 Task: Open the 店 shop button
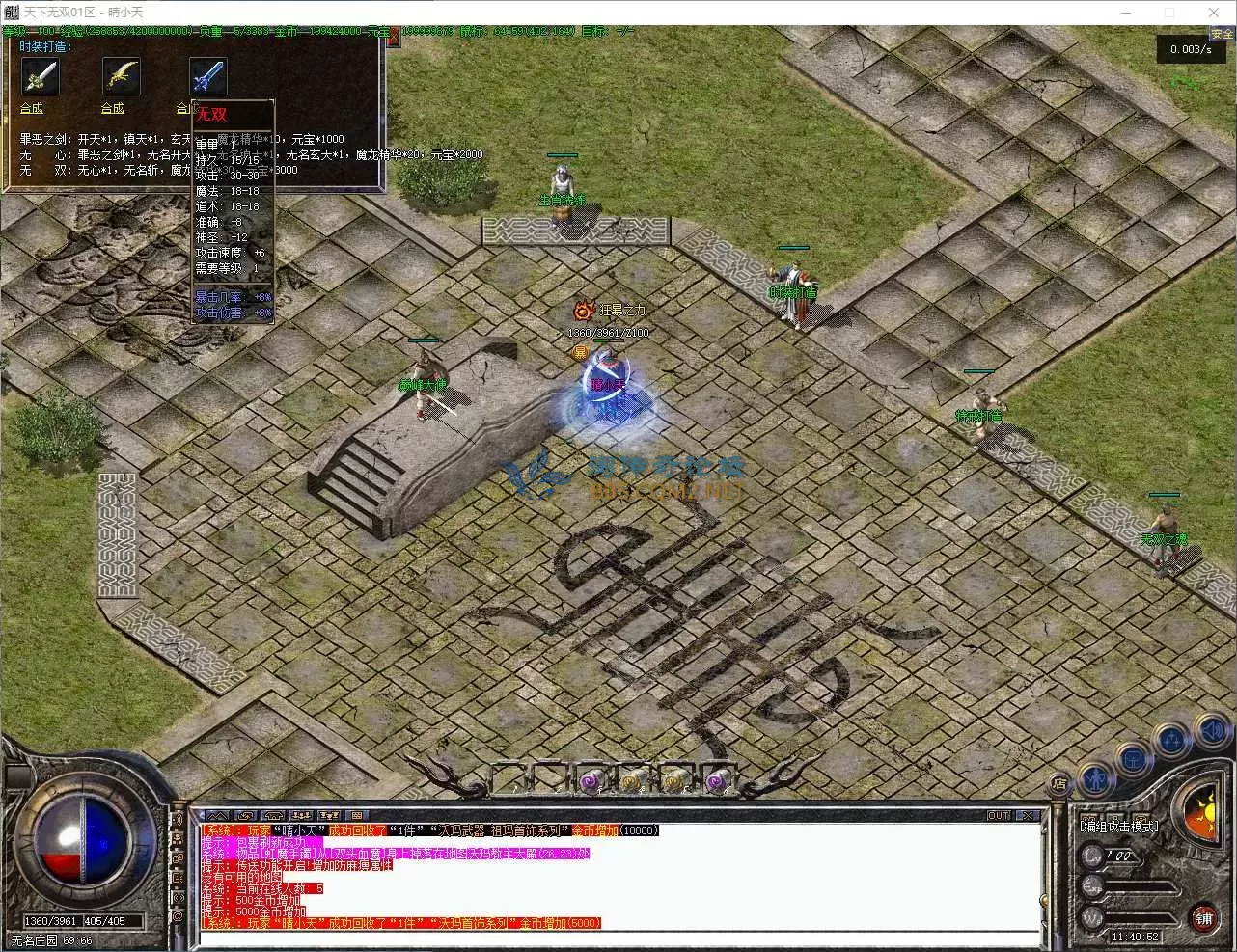pyautogui.click(x=1059, y=783)
